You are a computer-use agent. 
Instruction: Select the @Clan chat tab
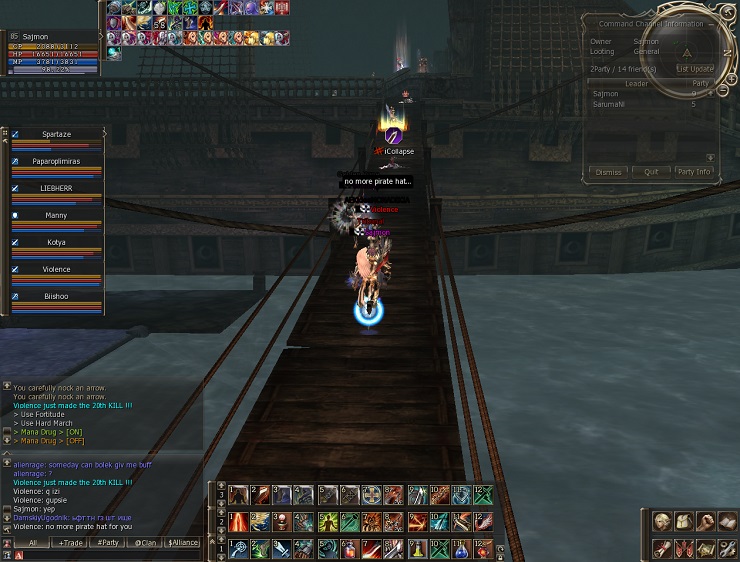pyautogui.click(x=146, y=543)
